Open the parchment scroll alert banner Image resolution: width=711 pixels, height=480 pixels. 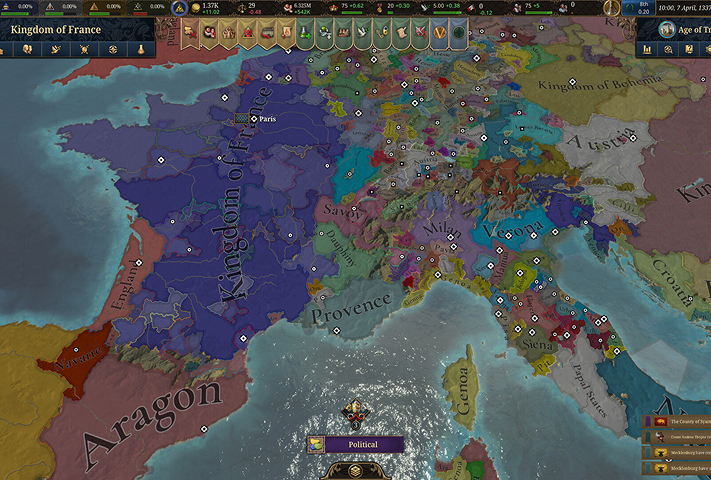(399, 33)
